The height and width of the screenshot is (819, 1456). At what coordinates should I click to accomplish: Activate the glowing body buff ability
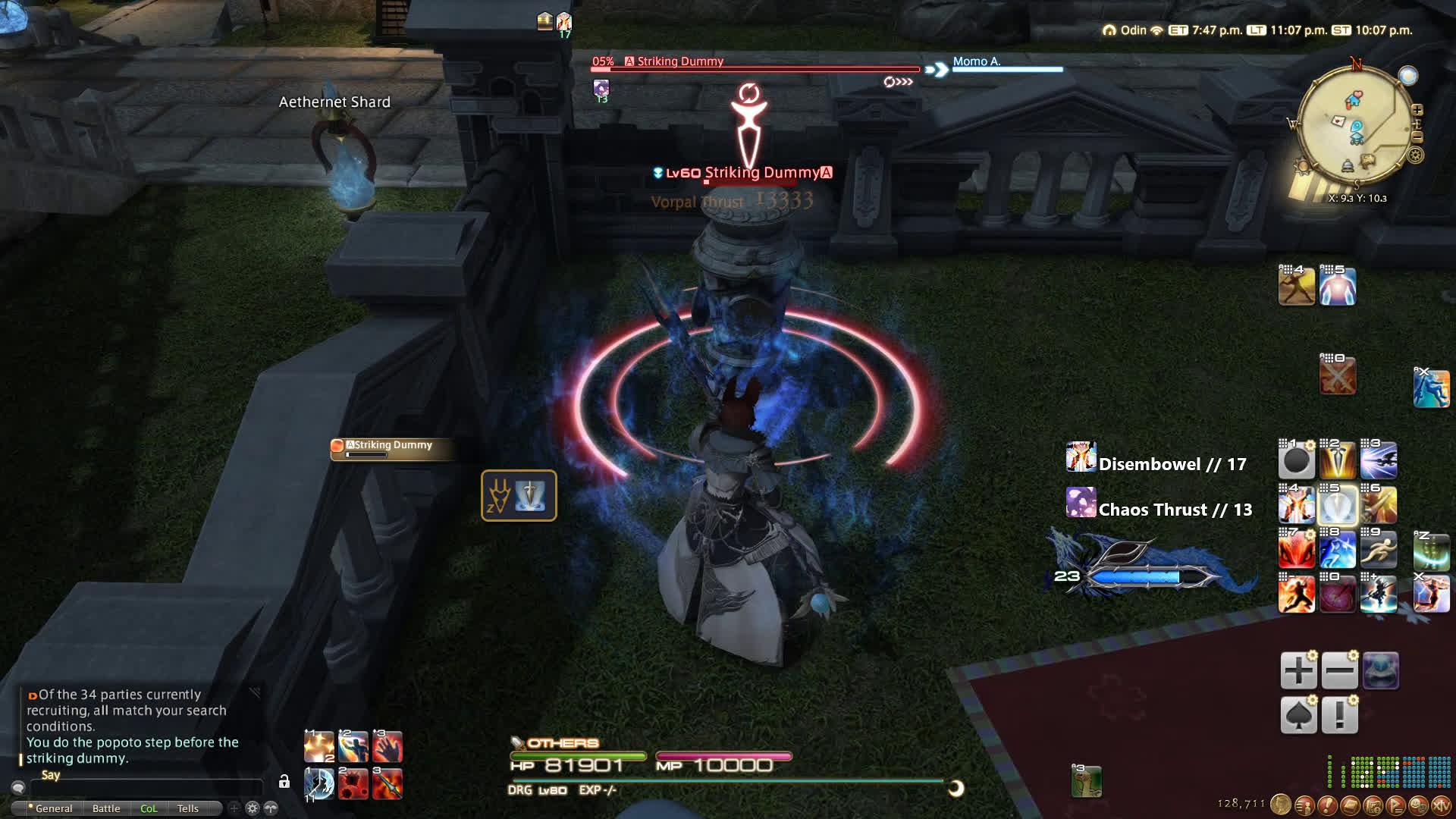pyautogui.click(x=1338, y=287)
